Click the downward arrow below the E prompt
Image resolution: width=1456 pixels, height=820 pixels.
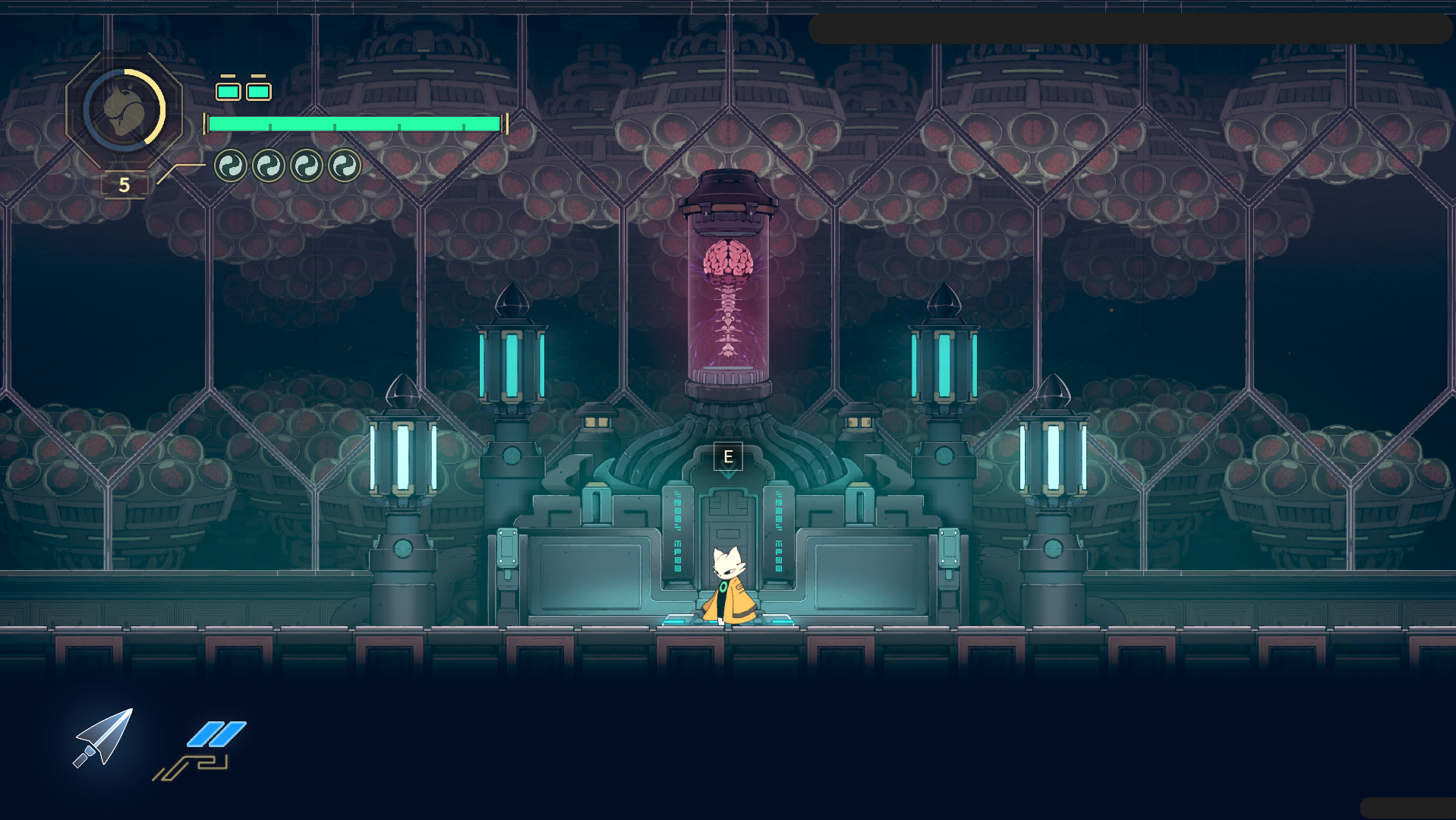[x=727, y=476]
